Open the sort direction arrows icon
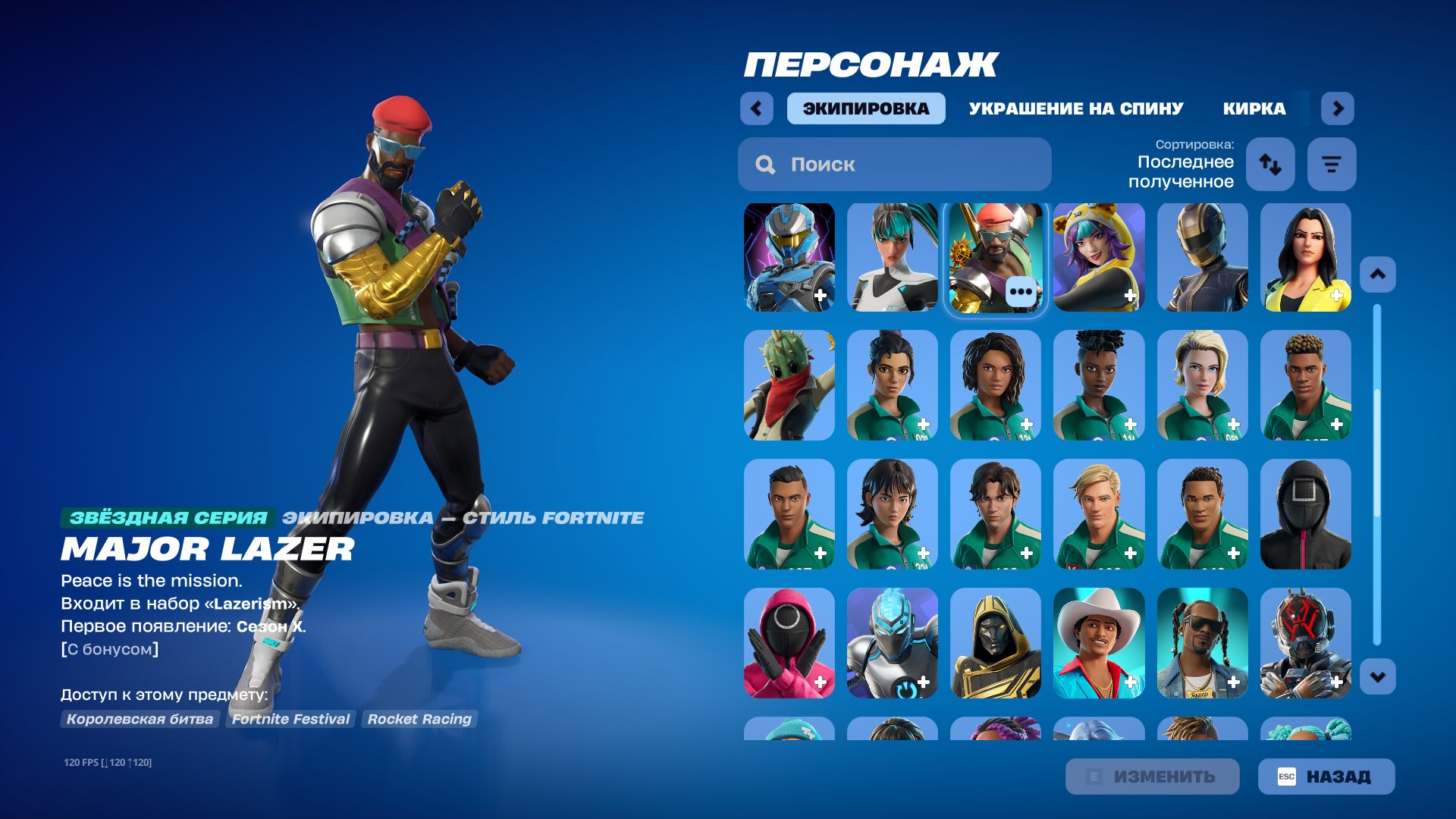Viewport: 1456px width, 819px height. (x=1270, y=164)
